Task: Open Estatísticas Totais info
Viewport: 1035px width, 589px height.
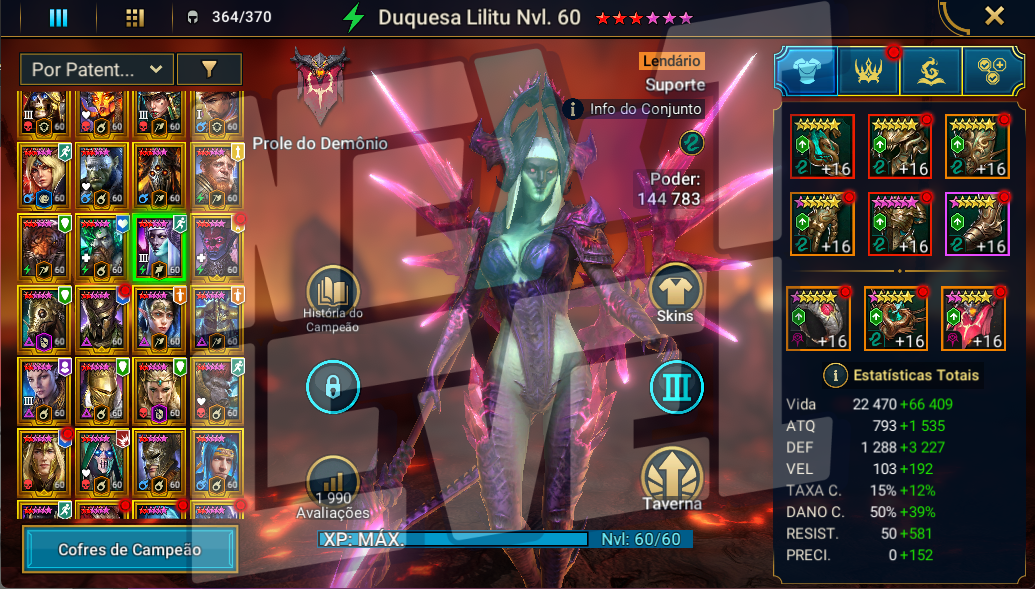Action: pos(837,376)
